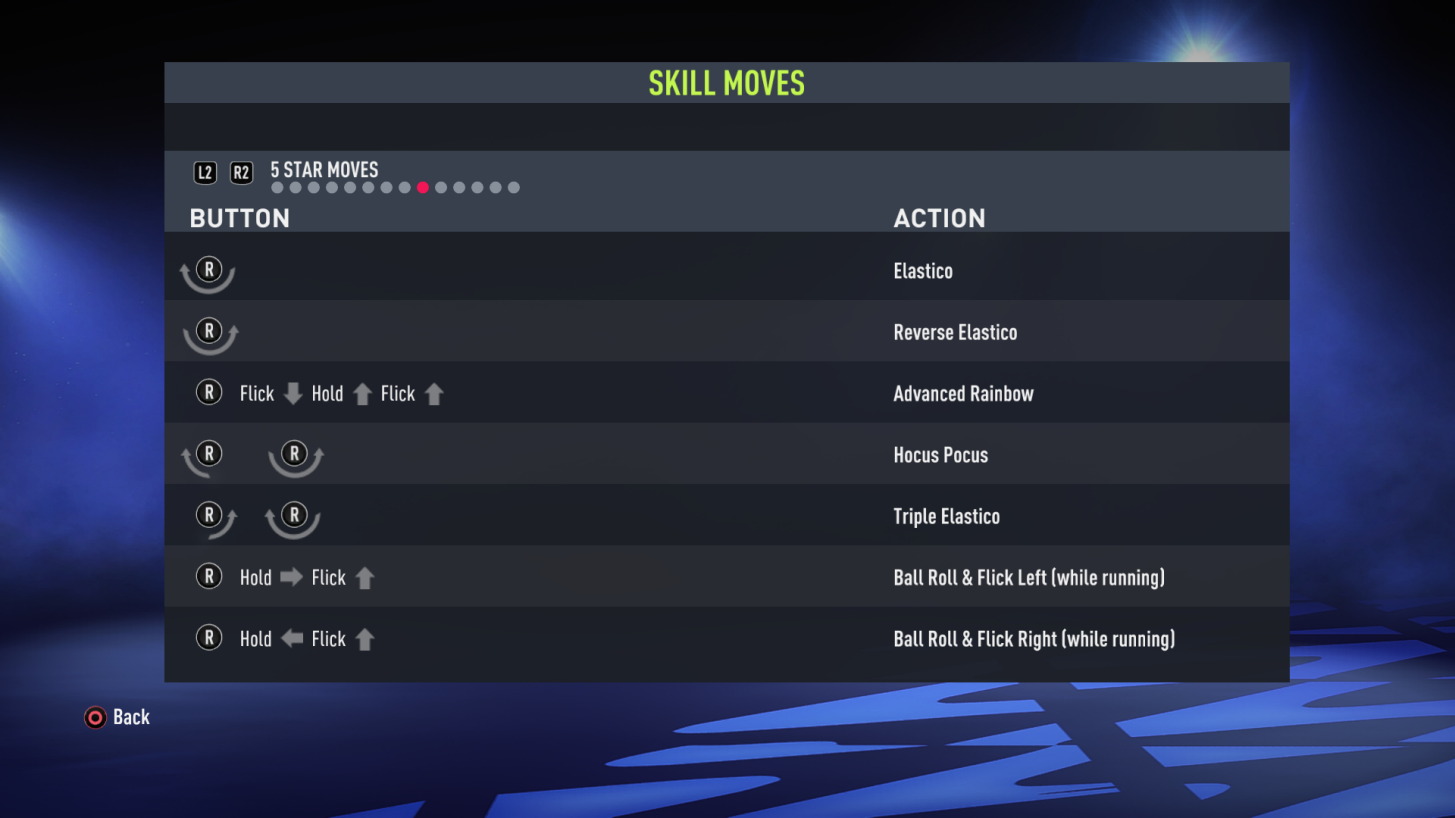Click the L2 shoulder button icon
Screen dimensions: 1455x818
[205, 172]
